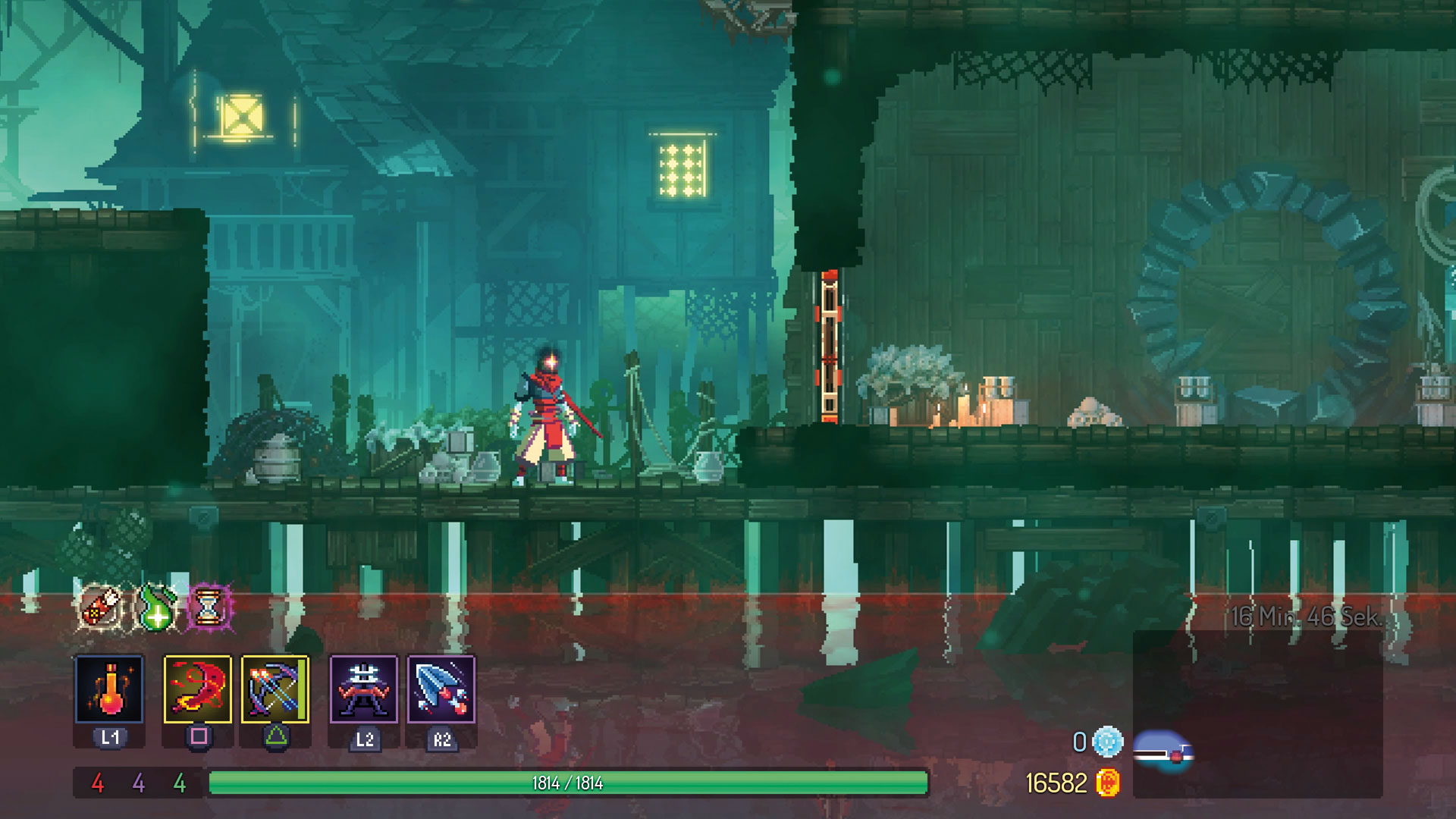1456x819 pixels.
Task: Click the gold coin icon
Action: point(1108,783)
